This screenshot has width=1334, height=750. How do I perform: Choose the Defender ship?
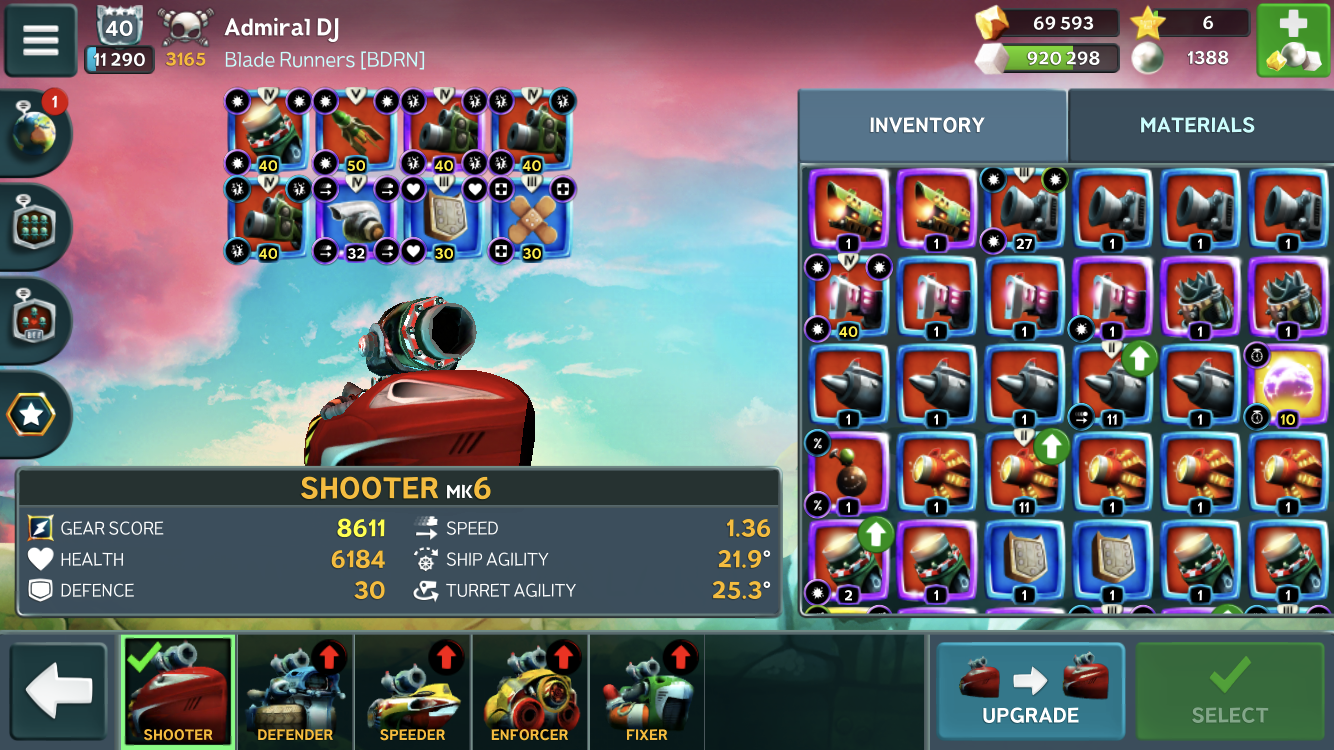pyautogui.click(x=295, y=692)
